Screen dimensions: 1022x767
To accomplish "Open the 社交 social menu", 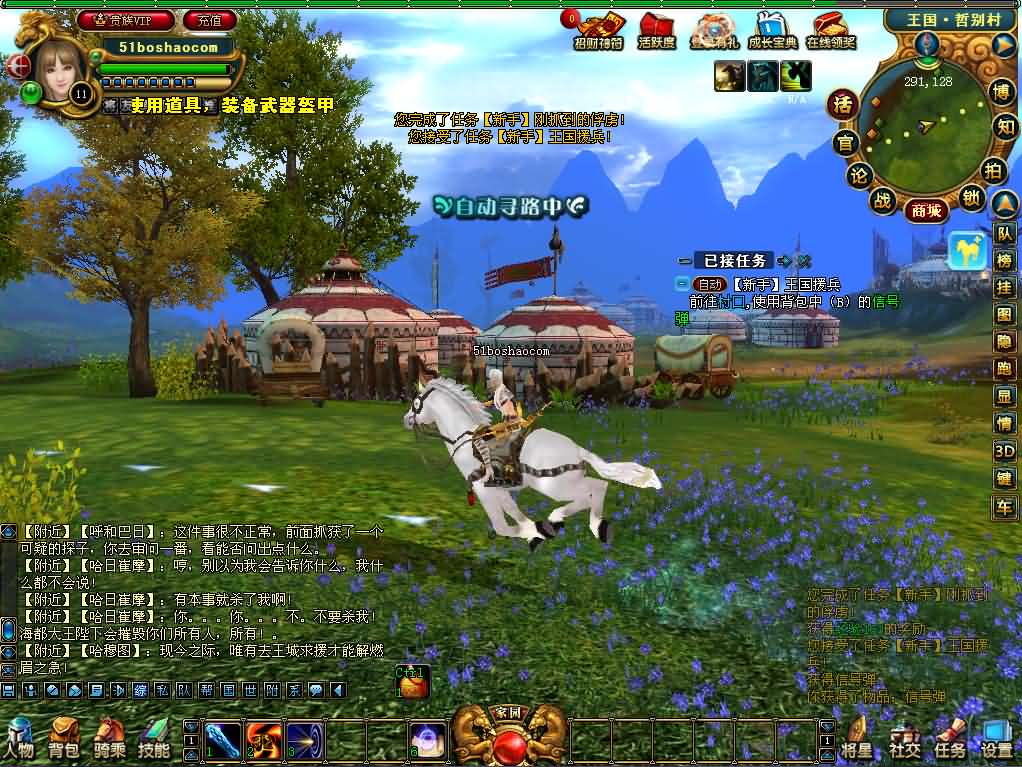I will pos(904,738).
